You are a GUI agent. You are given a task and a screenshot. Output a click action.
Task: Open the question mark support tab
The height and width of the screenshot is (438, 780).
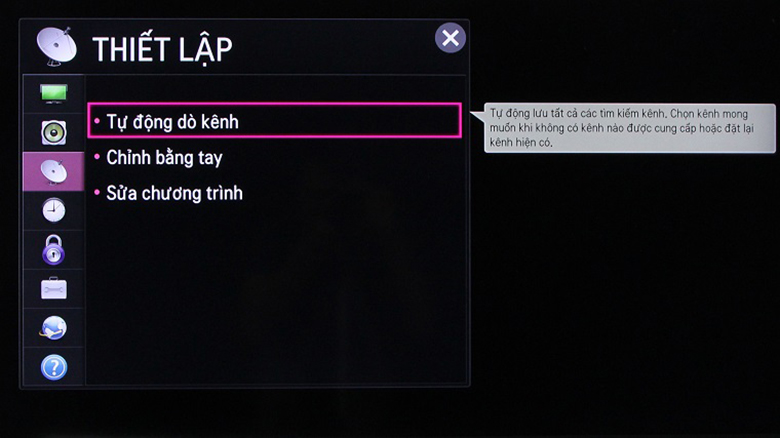[x=53, y=367]
